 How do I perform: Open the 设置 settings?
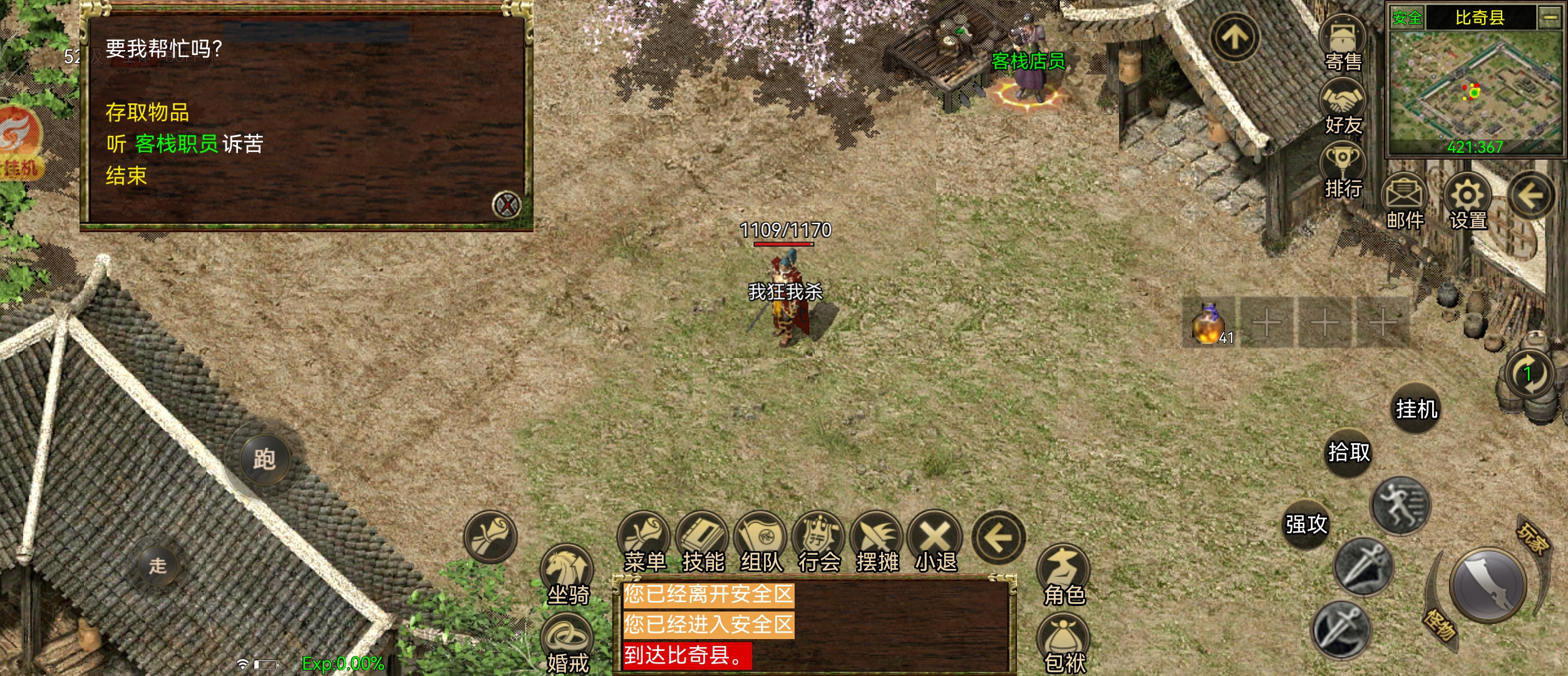click(x=1467, y=200)
